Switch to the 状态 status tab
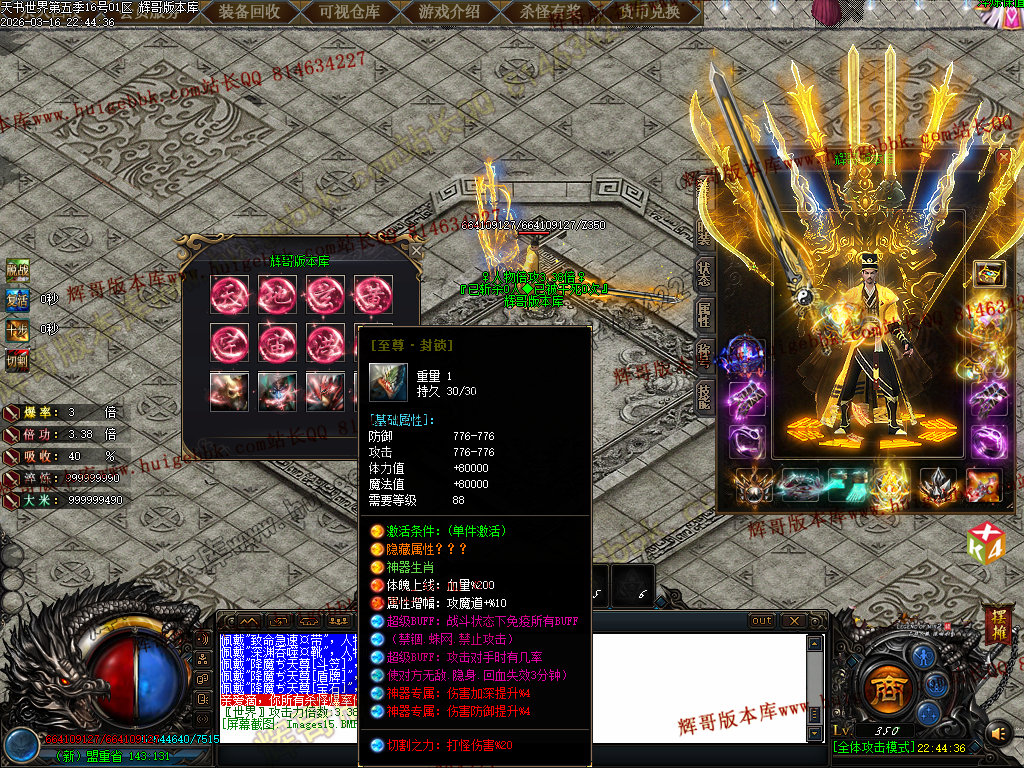 point(704,274)
